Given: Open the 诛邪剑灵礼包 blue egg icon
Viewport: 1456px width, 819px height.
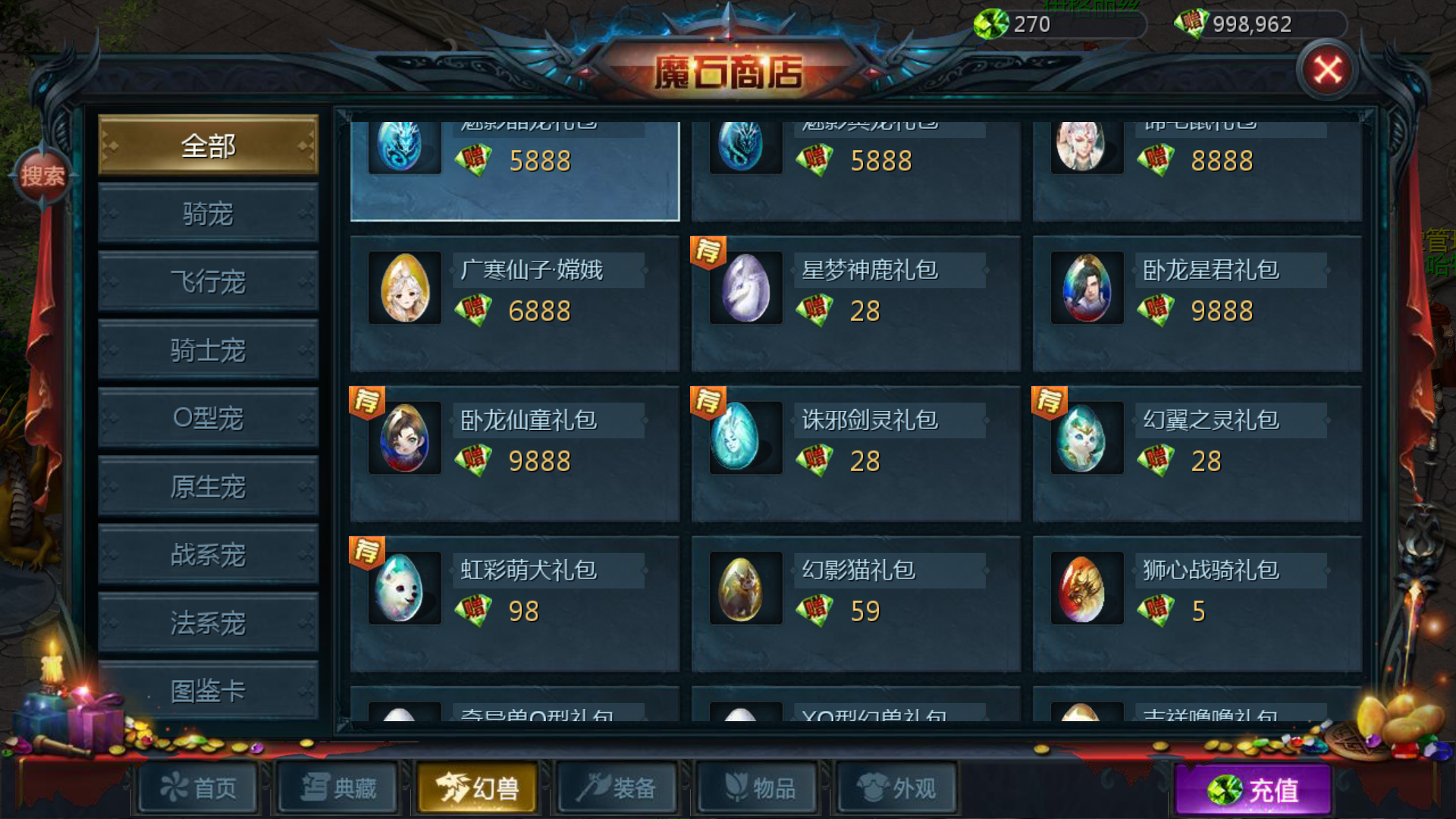Looking at the screenshot, I should pos(745,439).
